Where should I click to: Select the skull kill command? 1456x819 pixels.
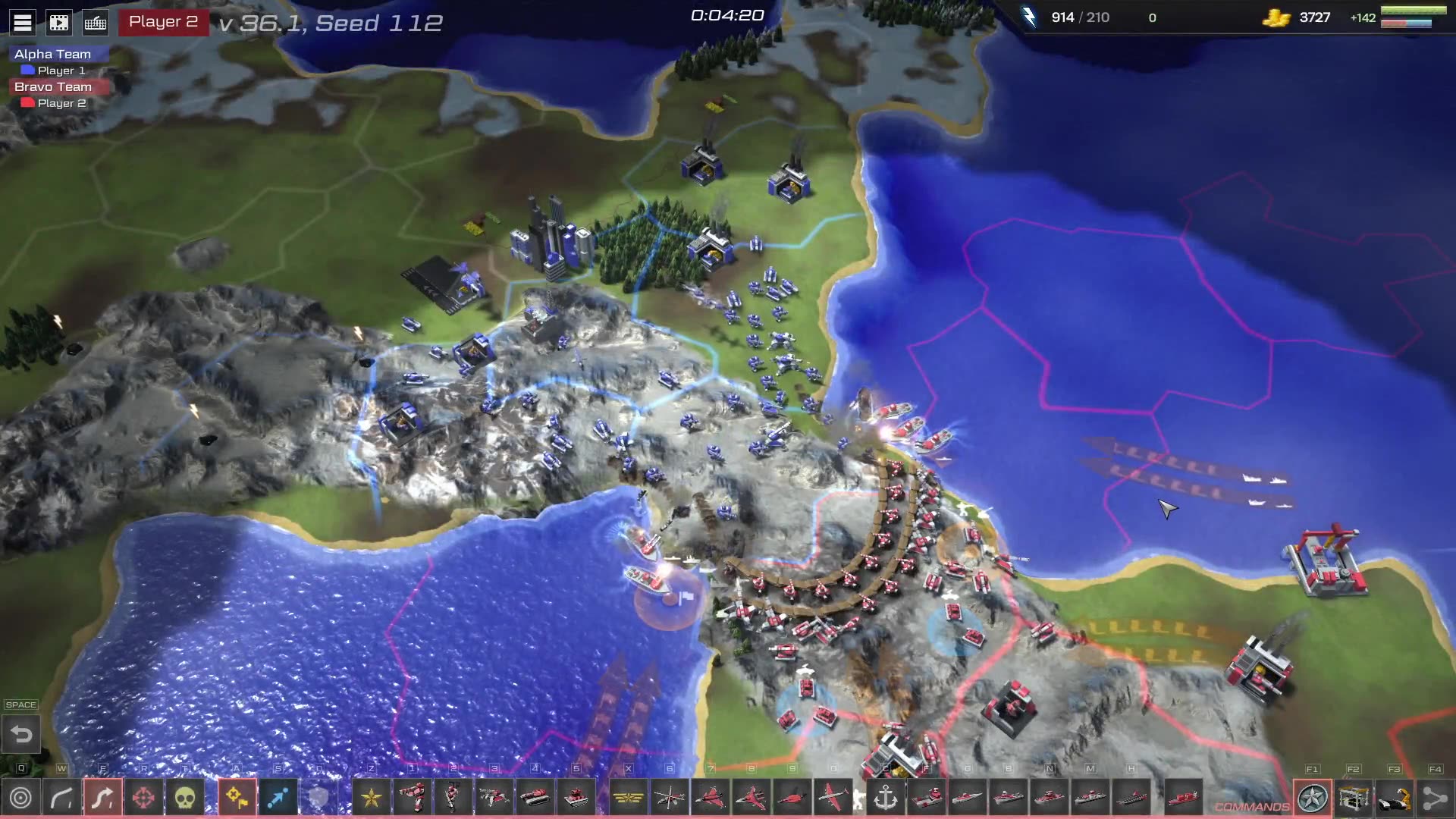tap(185, 798)
